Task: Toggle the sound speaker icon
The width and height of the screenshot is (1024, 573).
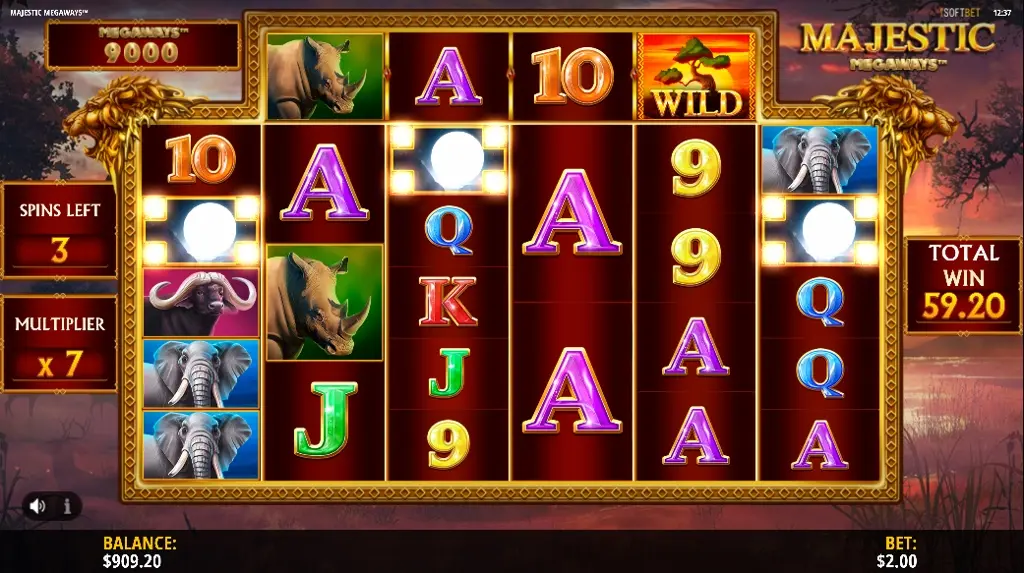Action: coord(38,506)
